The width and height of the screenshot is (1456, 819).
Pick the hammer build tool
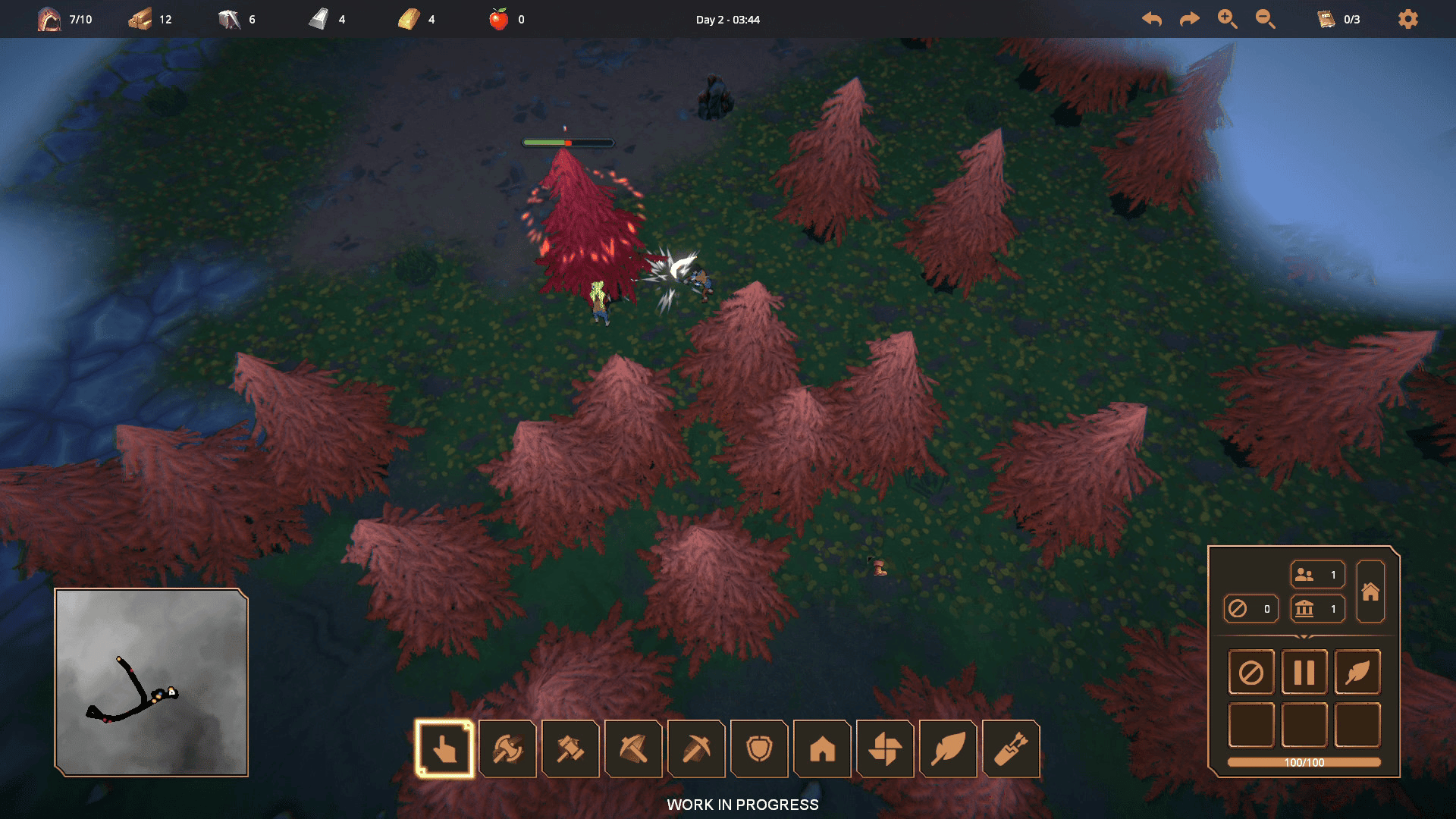click(570, 749)
